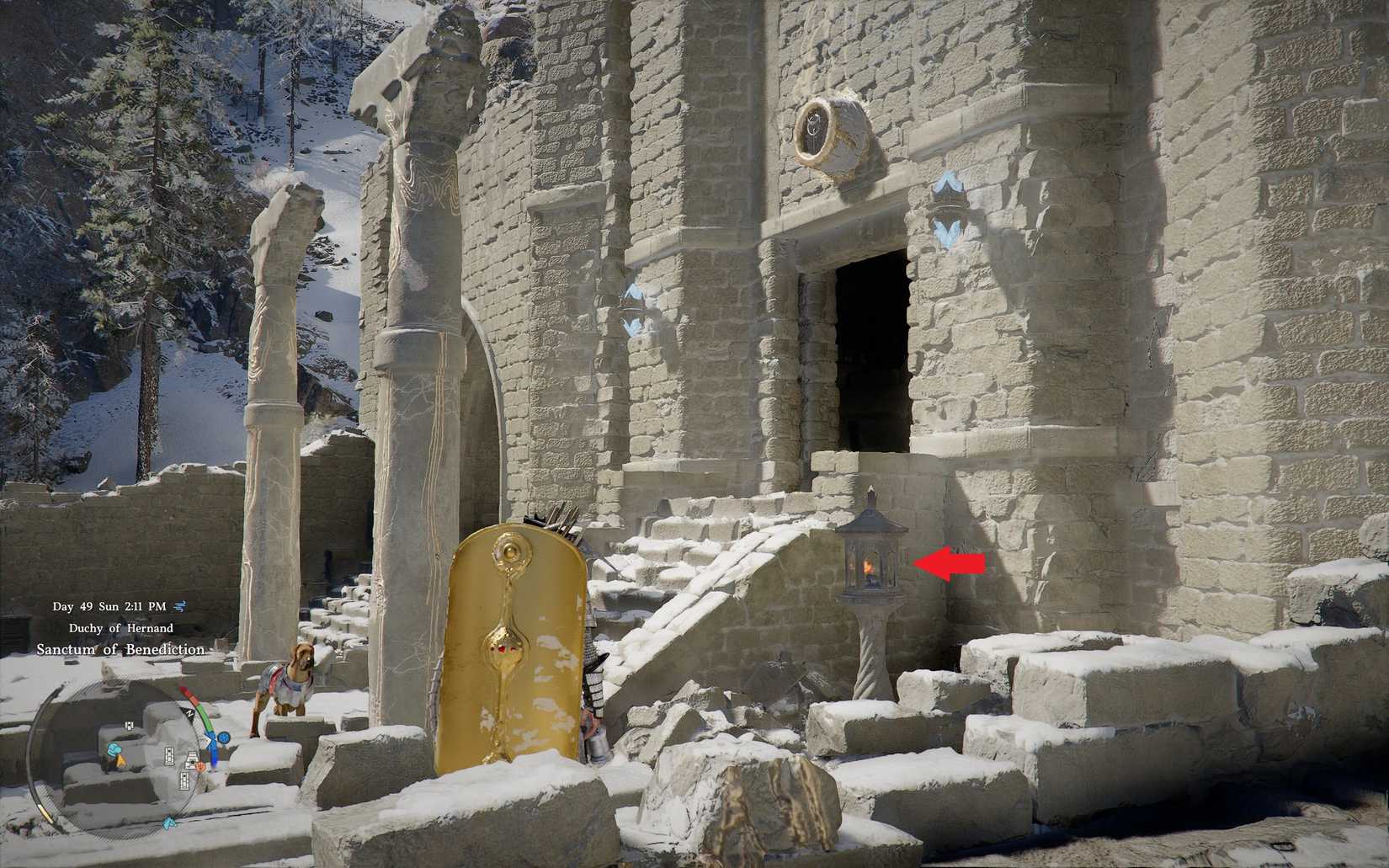Select the 'Day 49 Sun 2:11 PM' timestamp
Image resolution: width=1389 pixels, height=868 pixels.
click(x=109, y=607)
